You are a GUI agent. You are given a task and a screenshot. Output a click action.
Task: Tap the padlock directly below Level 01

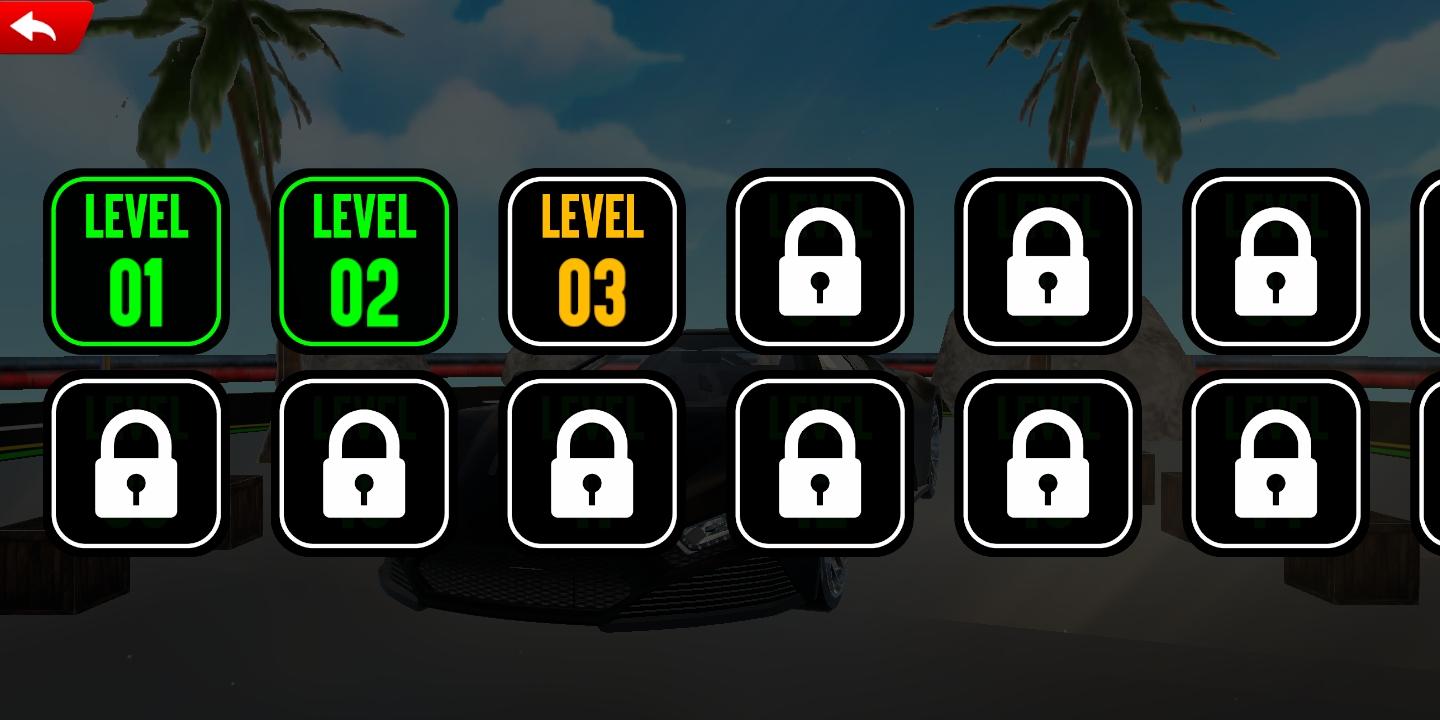tap(136, 467)
